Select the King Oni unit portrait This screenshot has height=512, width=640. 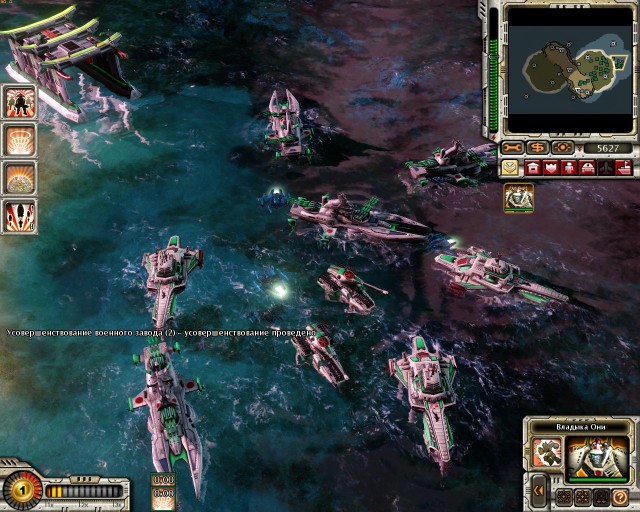pyautogui.click(x=598, y=458)
